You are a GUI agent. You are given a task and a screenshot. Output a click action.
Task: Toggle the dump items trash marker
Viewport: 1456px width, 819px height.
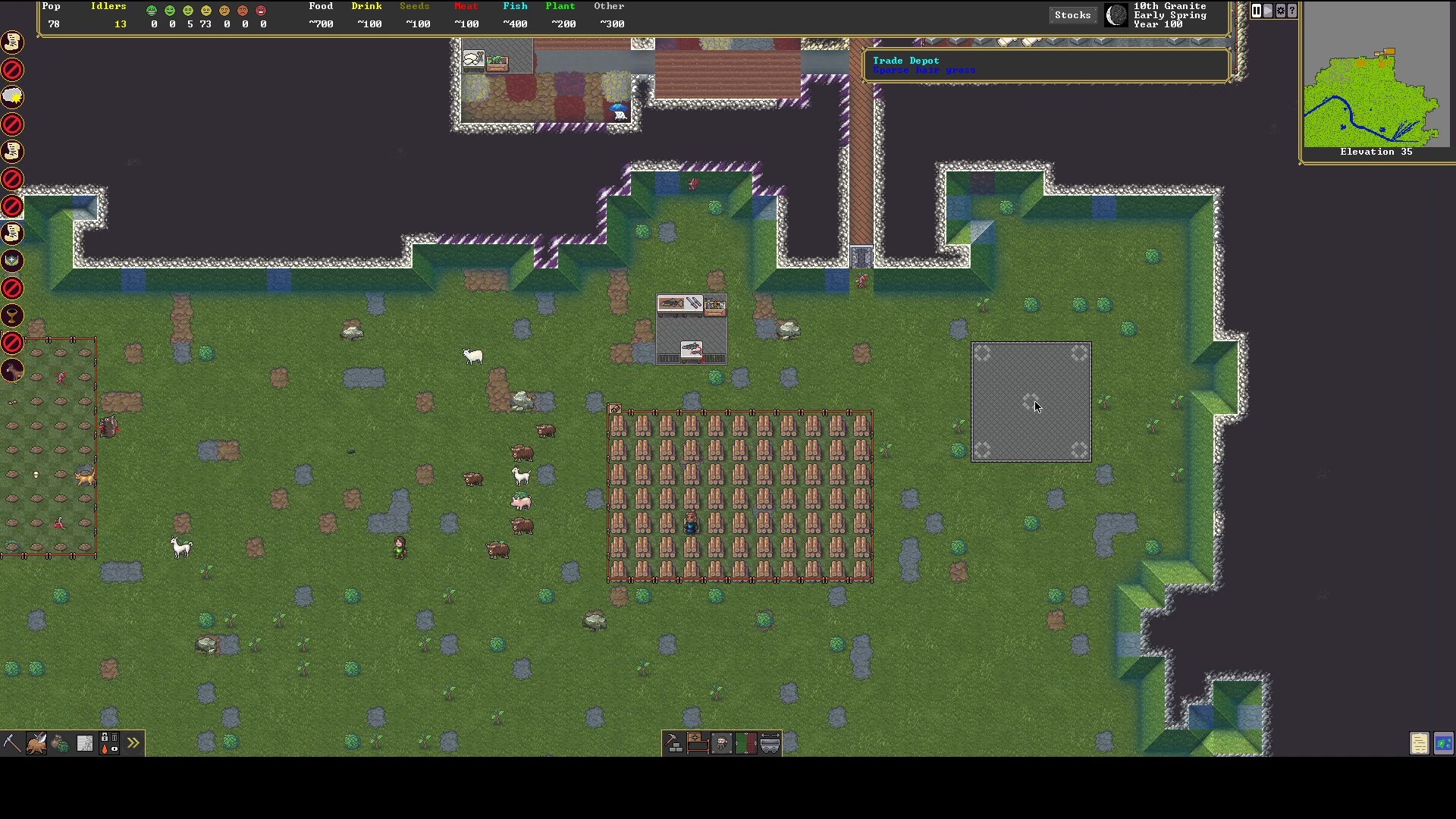coord(115,737)
